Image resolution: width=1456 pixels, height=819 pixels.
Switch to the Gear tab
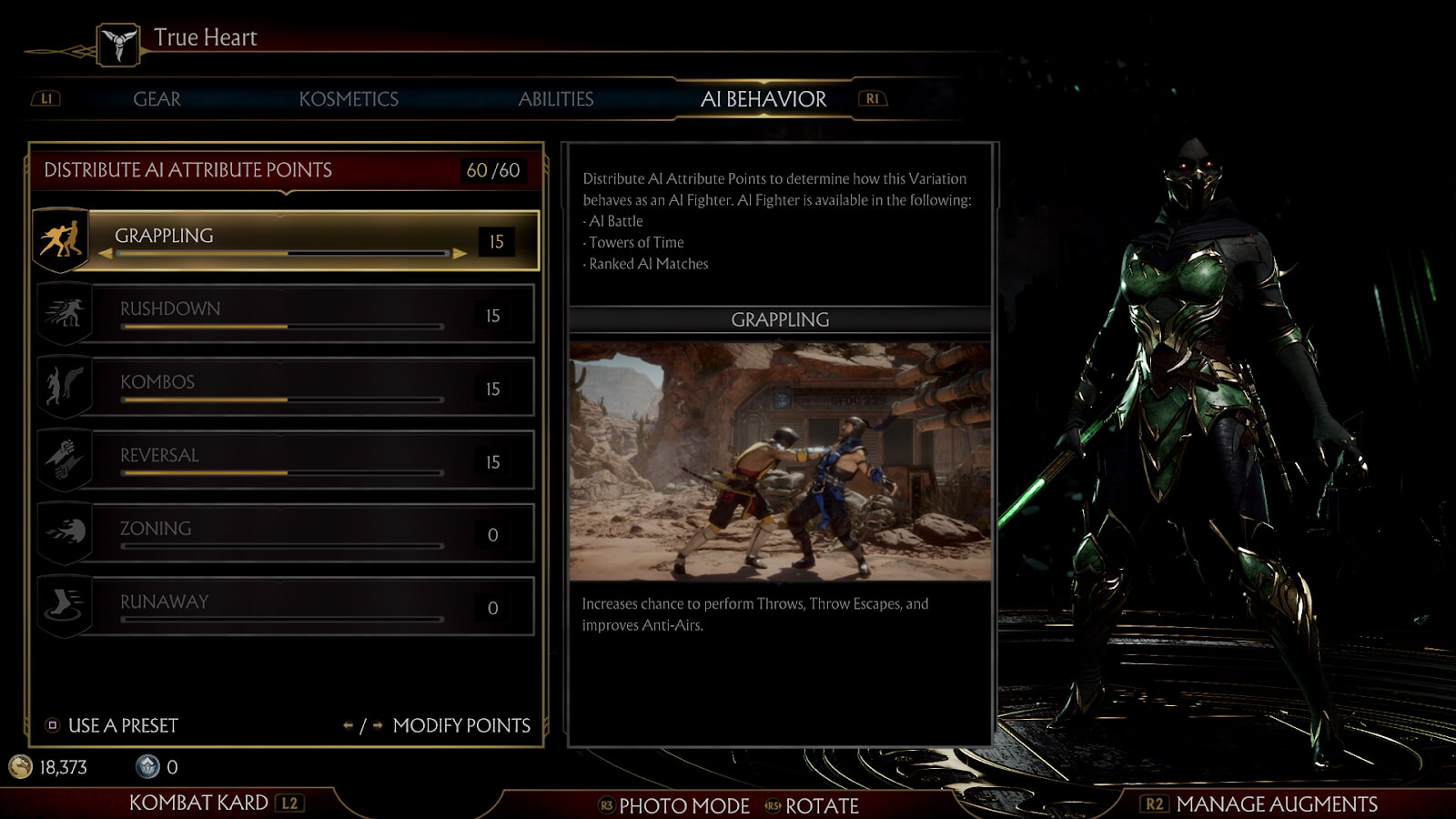coord(157,99)
